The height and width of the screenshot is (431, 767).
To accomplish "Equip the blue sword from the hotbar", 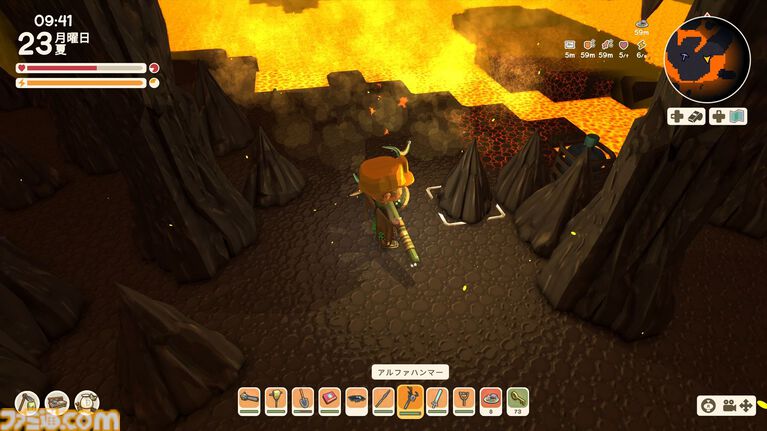I will (437, 401).
